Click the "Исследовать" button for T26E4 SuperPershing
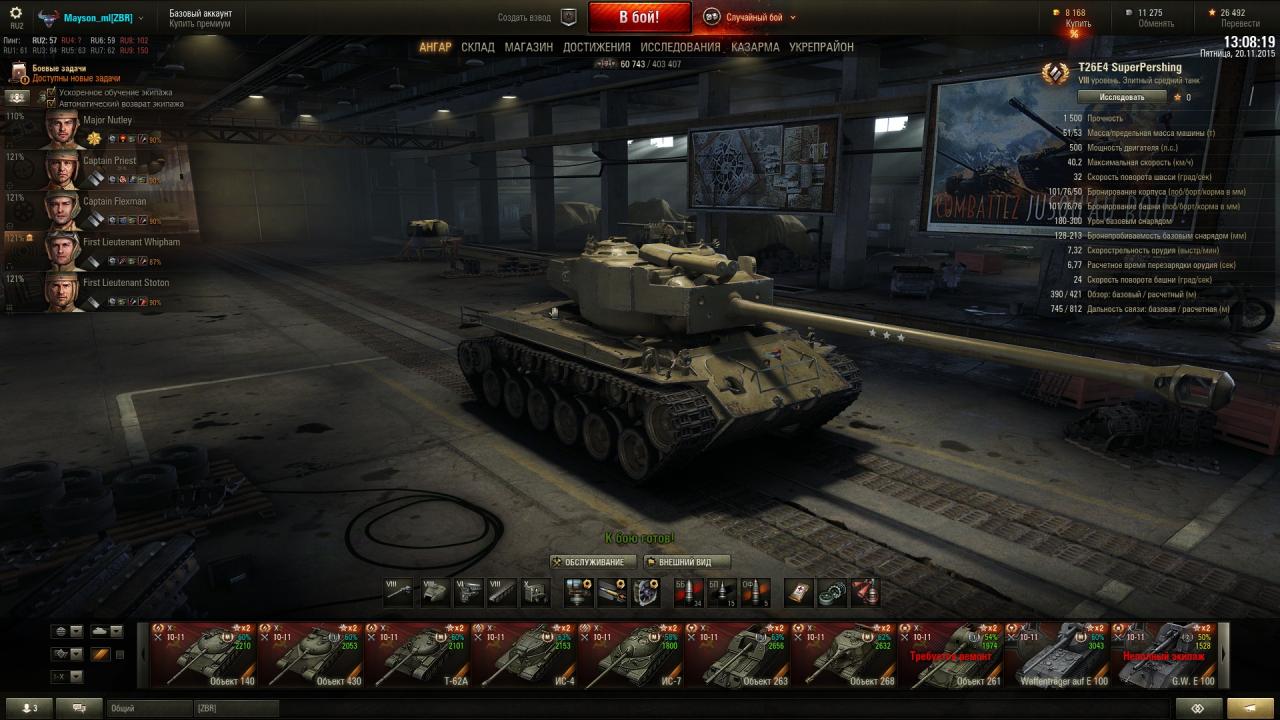Screen dimensions: 1280x720 tap(1122, 97)
